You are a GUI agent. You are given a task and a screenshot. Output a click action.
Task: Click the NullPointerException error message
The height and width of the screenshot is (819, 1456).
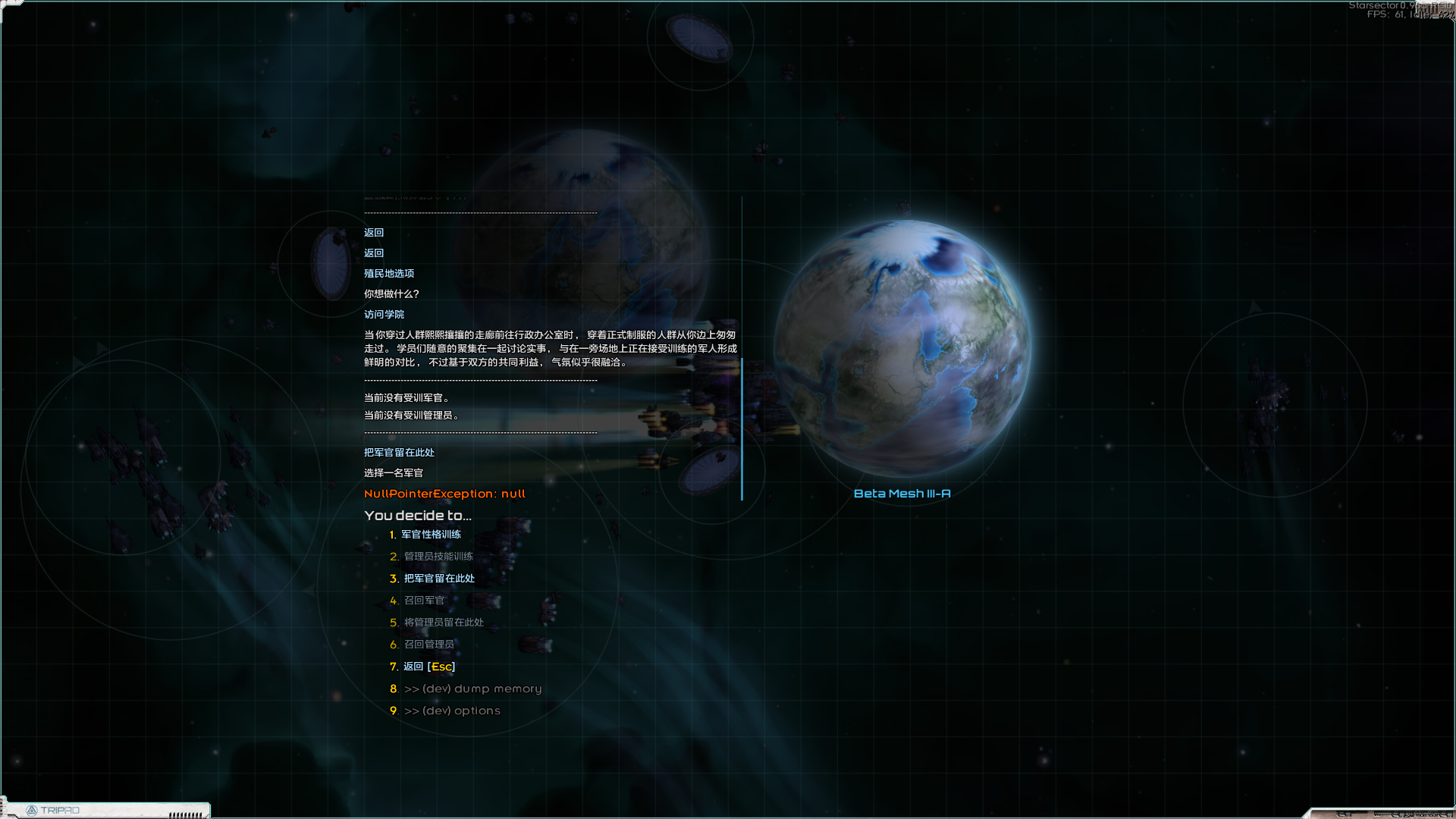(444, 493)
